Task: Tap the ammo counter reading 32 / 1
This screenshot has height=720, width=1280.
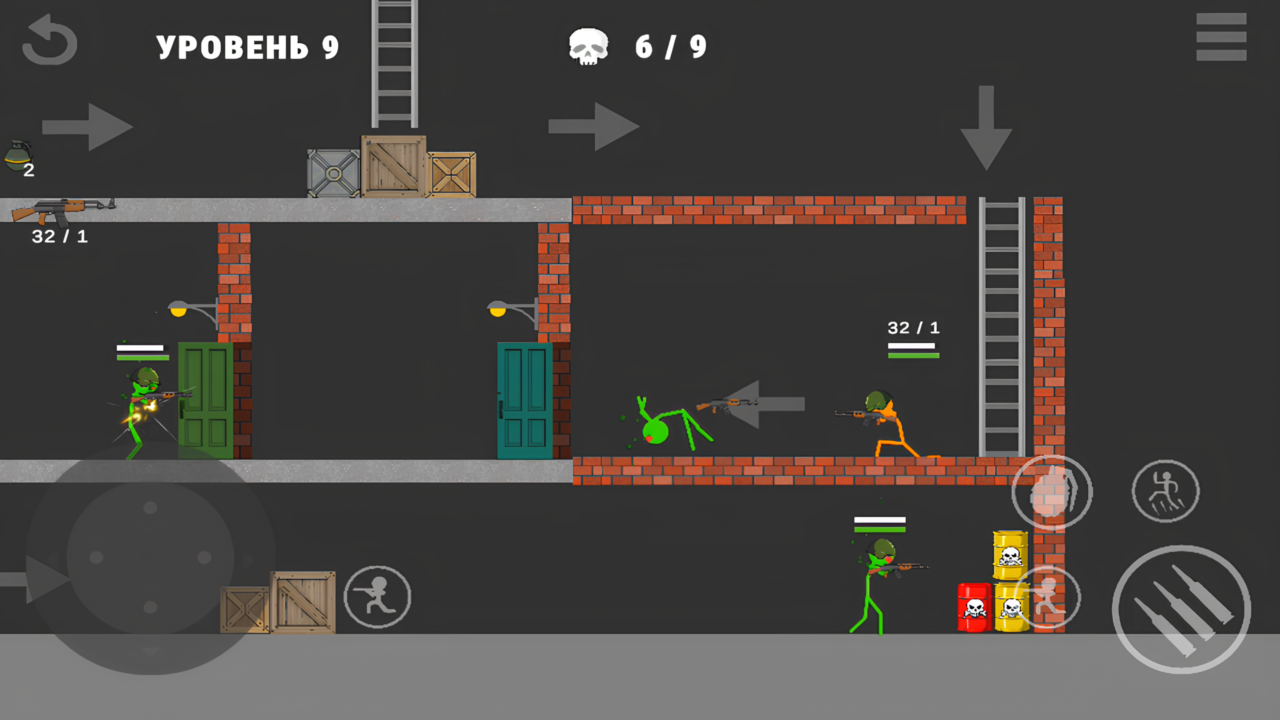Action: [x=58, y=236]
